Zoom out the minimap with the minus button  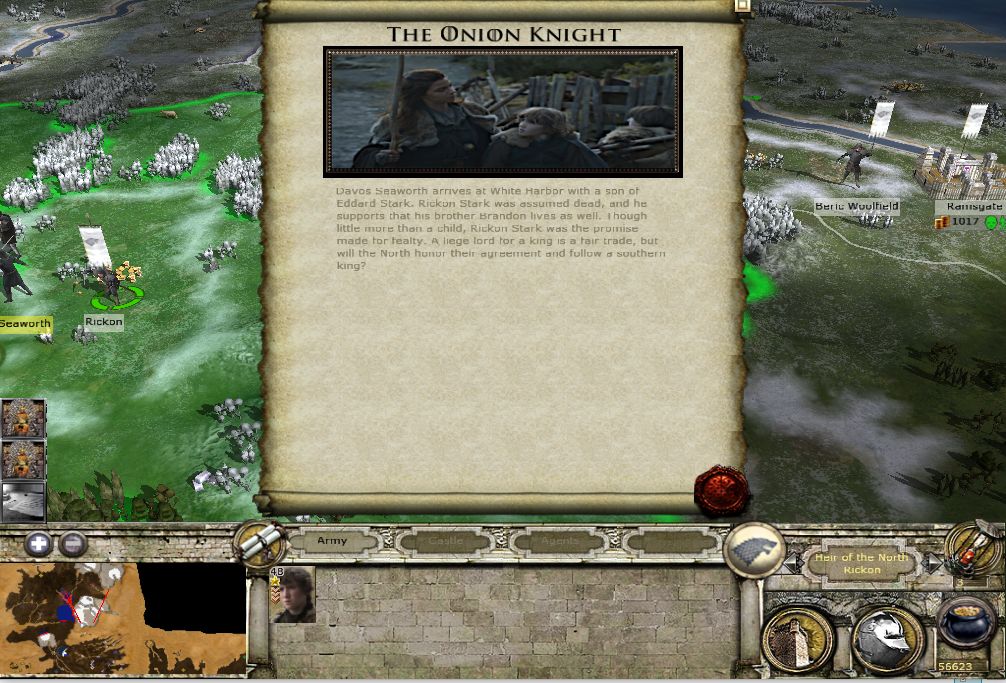(x=72, y=545)
